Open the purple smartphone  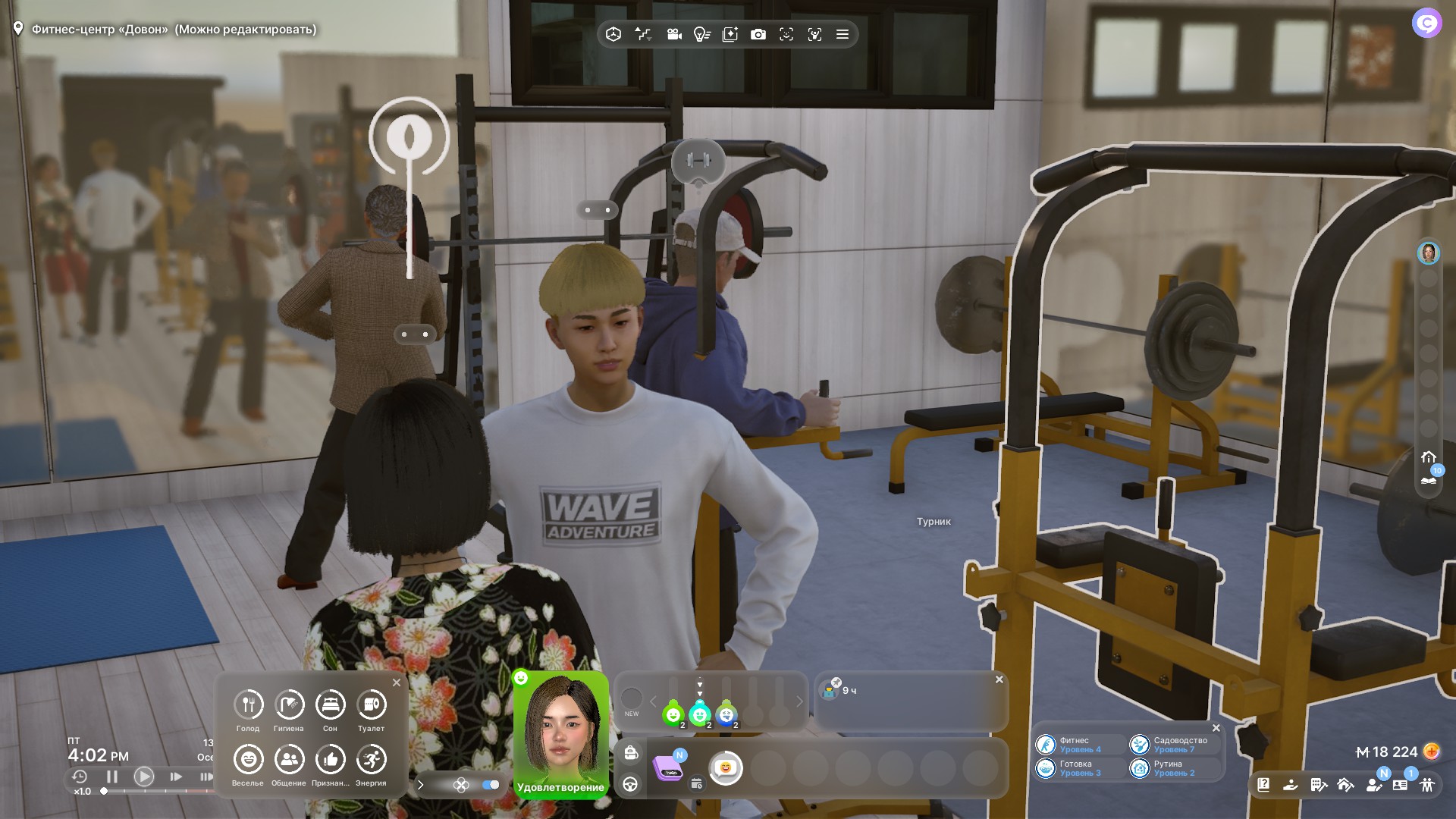click(x=668, y=767)
